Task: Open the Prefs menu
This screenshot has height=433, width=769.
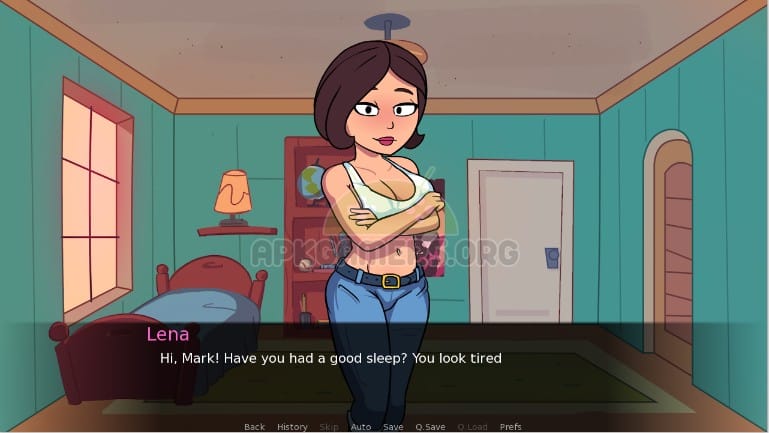Action: click(x=510, y=427)
